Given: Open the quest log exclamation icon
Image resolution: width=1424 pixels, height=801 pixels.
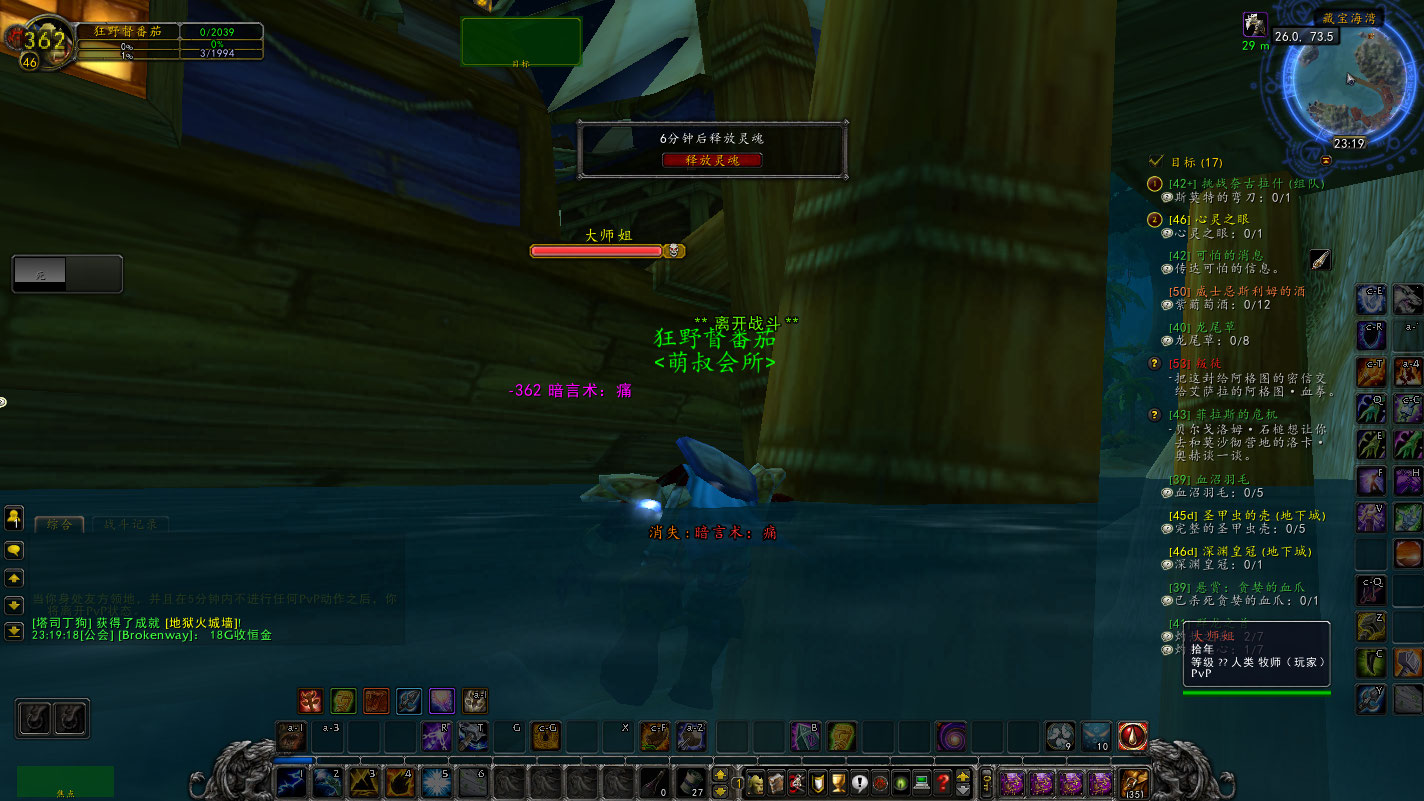Looking at the screenshot, I should point(859,783).
